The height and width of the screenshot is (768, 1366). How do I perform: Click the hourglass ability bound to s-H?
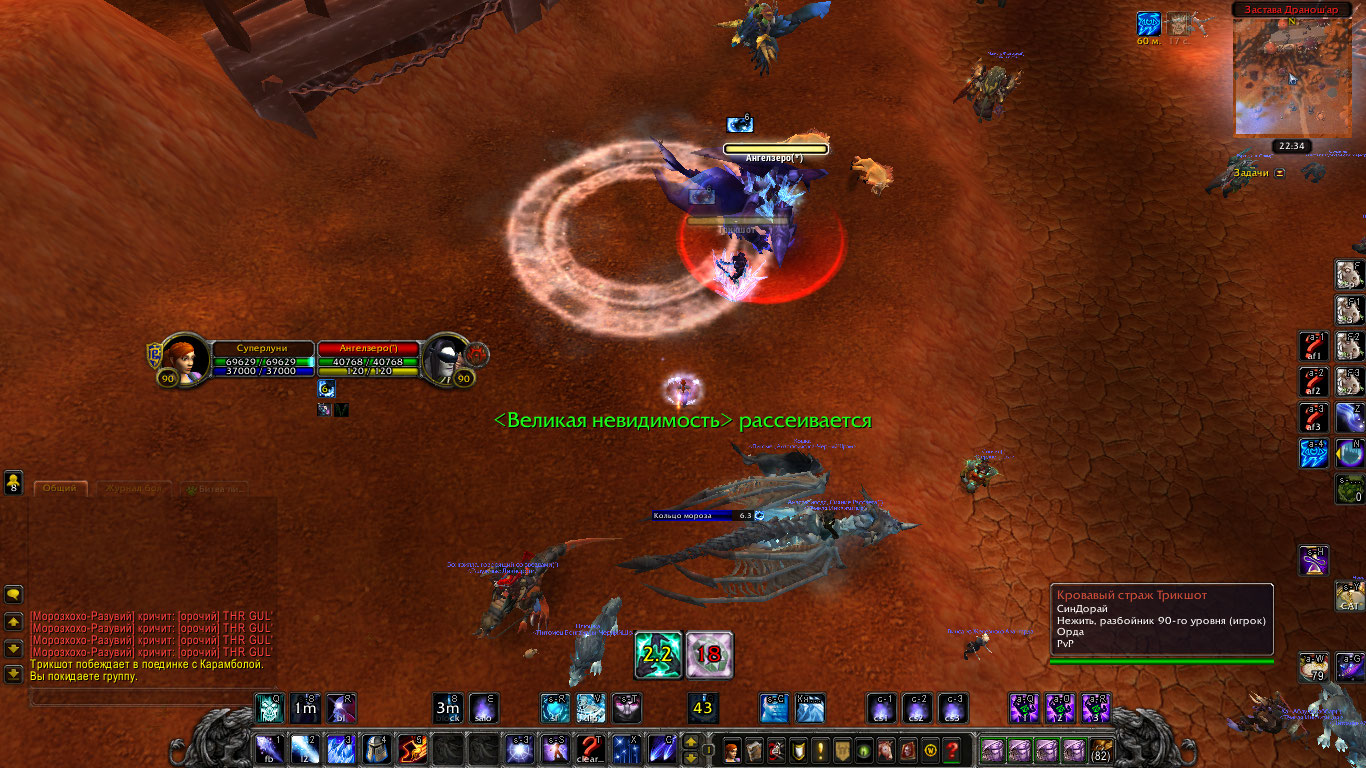(1313, 561)
